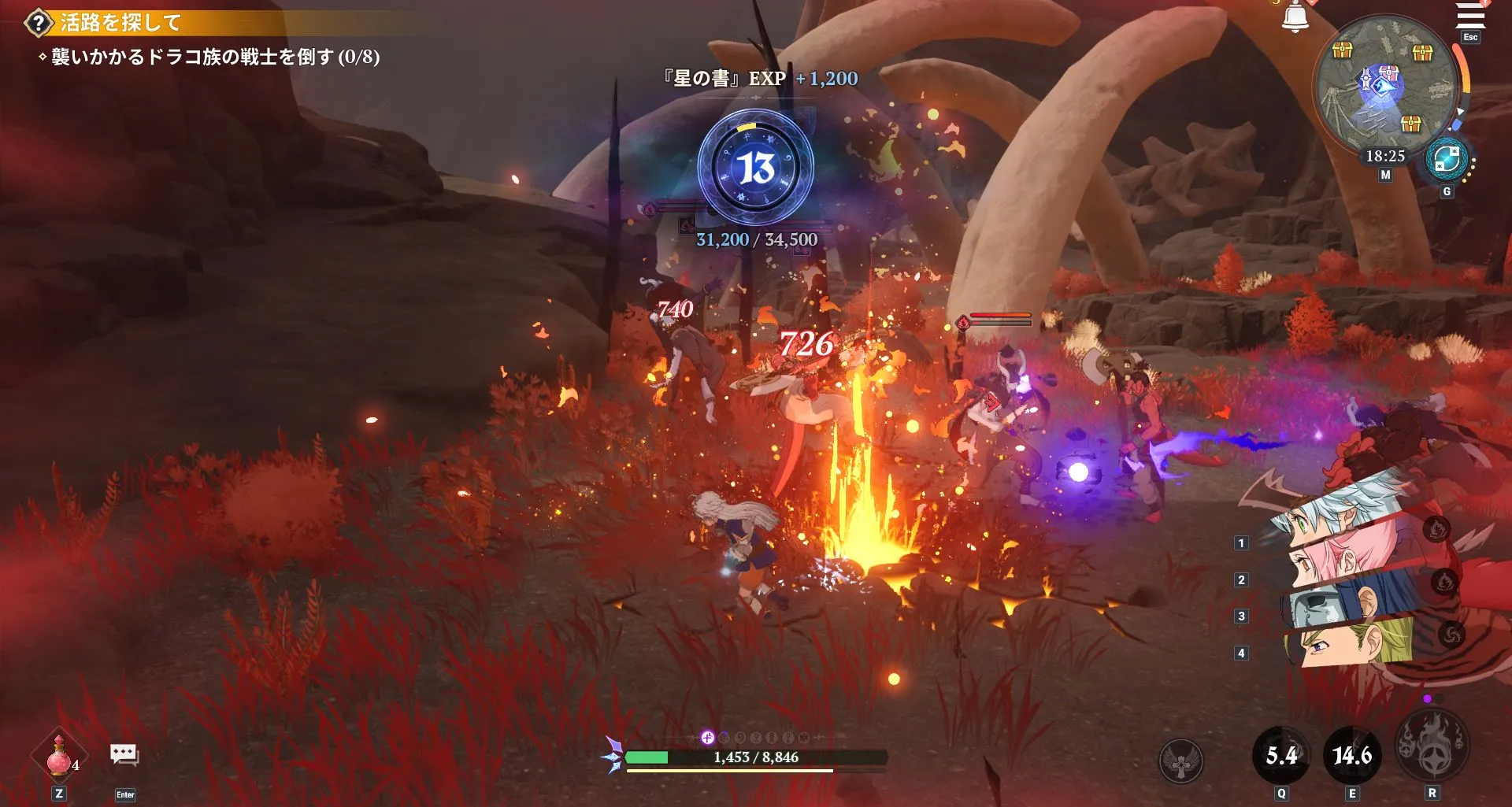This screenshot has width=1512, height=807.
Task: Select the white chest marker on the minimap
Action: (x=1388, y=72)
